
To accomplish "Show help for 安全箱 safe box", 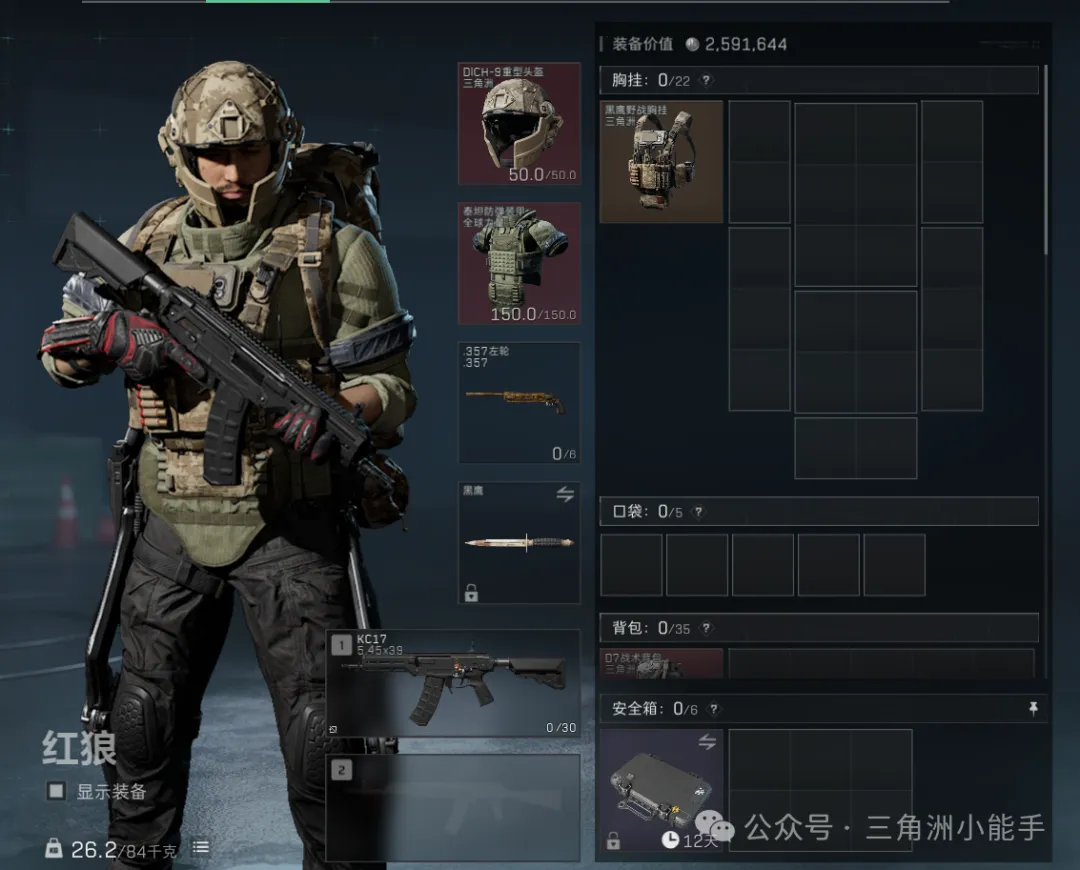I will click(713, 709).
